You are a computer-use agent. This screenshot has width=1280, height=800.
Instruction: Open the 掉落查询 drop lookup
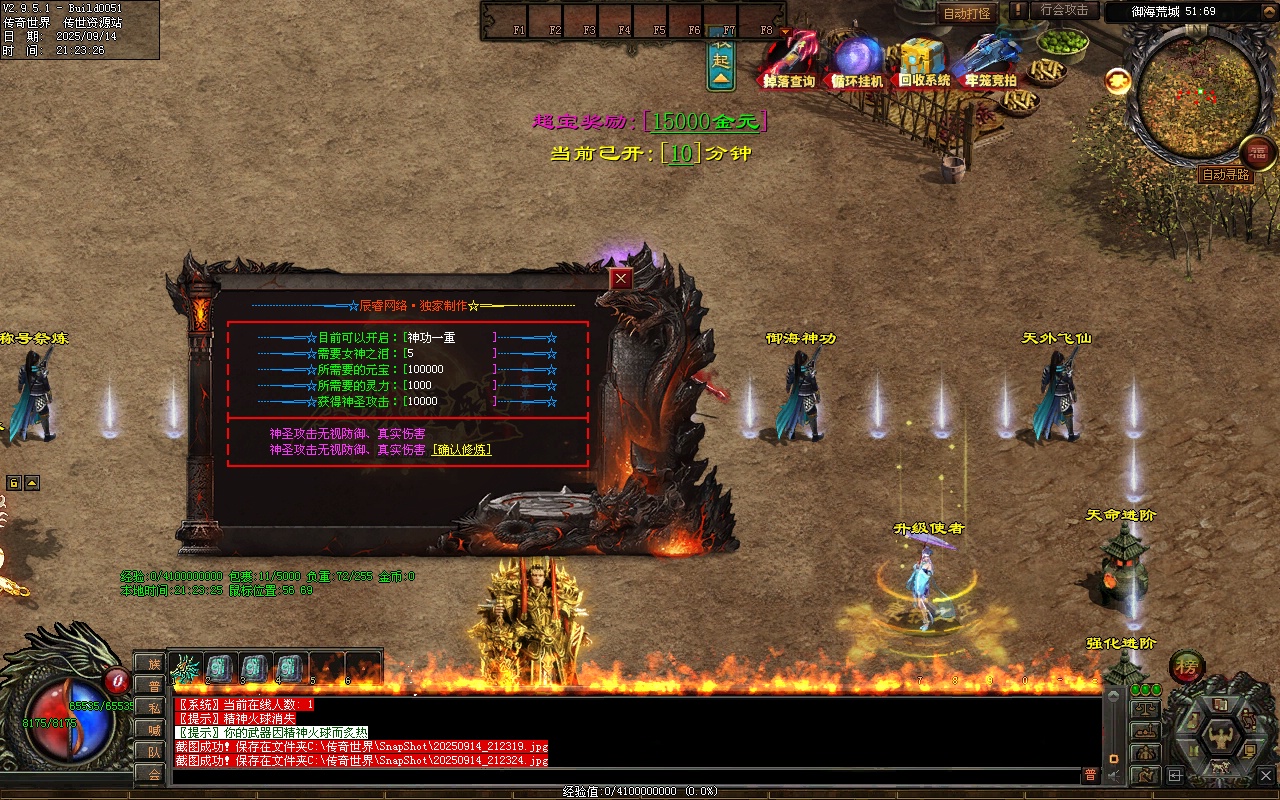click(790, 62)
